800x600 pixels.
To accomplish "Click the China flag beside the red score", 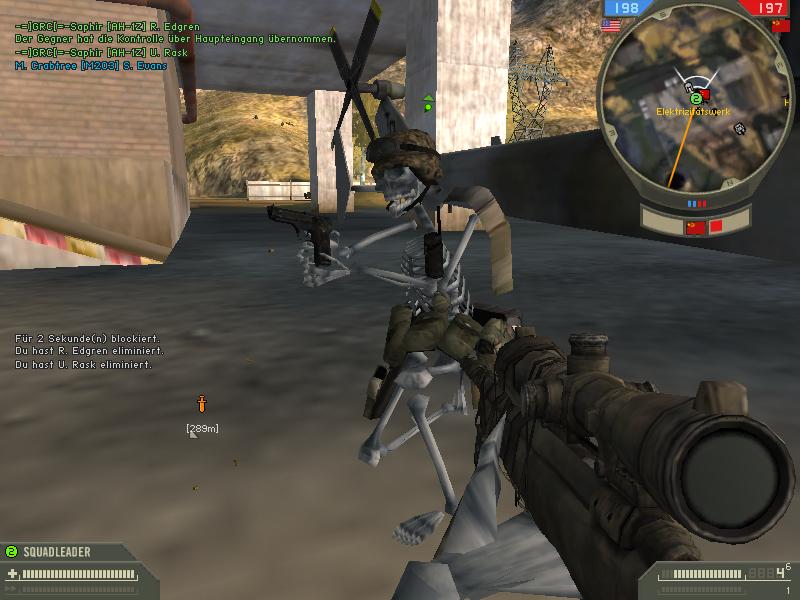I will click(781, 26).
